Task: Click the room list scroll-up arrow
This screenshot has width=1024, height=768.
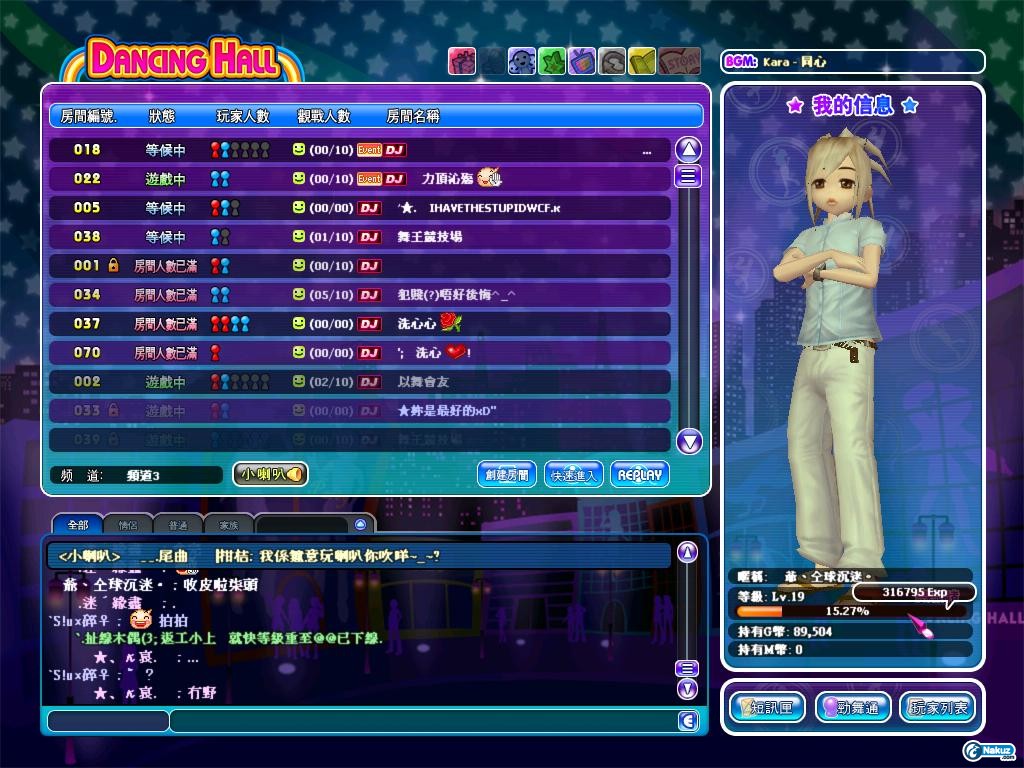Action: [689, 150]
